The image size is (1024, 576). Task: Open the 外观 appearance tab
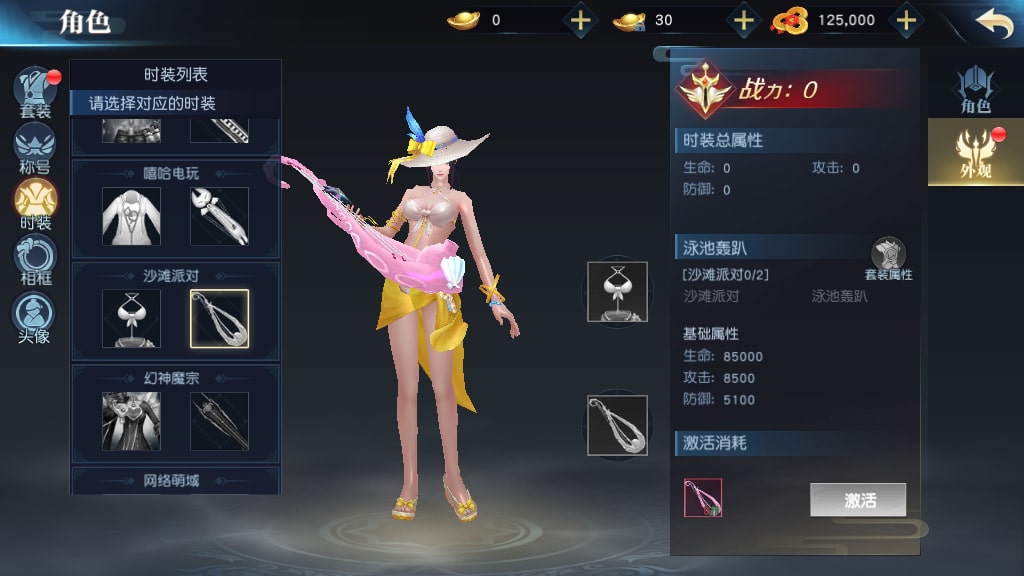coord(974,152)
